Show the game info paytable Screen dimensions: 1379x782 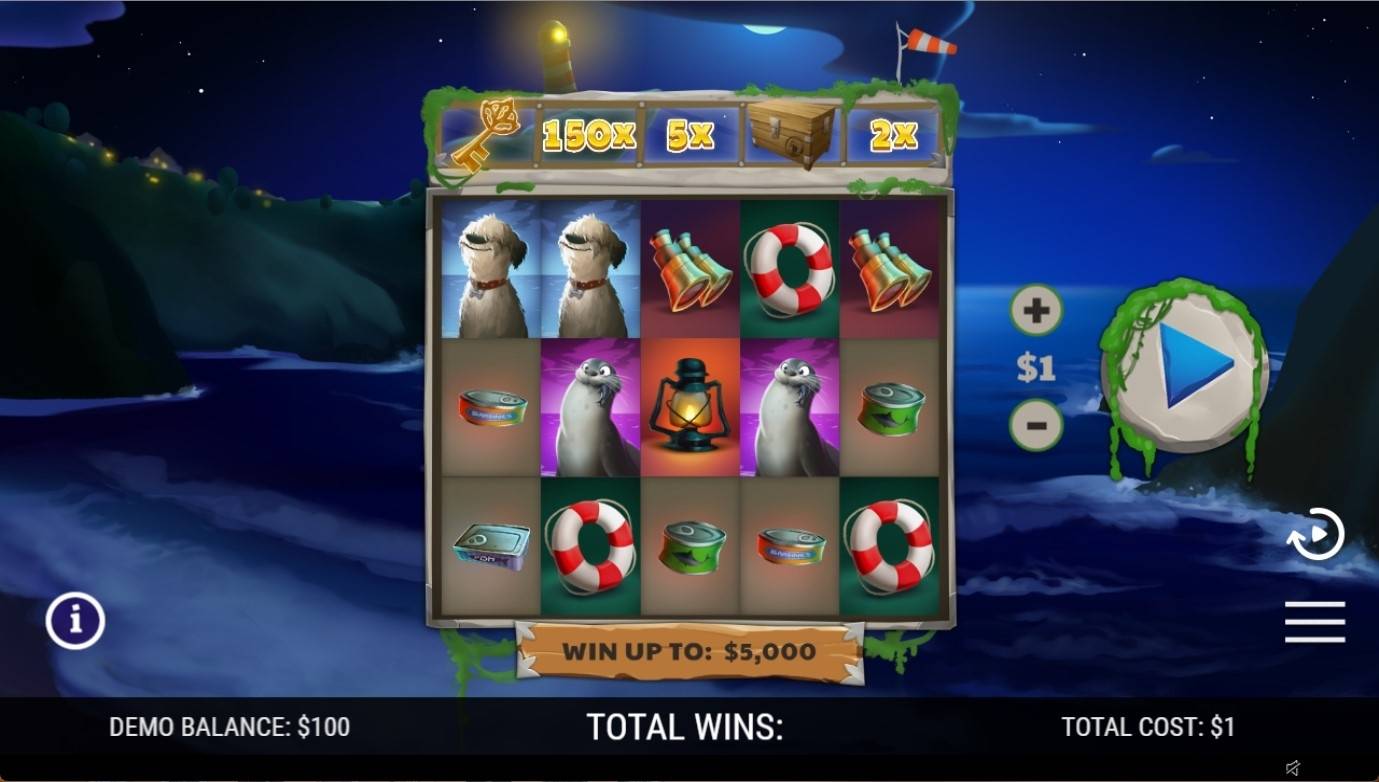75,621
